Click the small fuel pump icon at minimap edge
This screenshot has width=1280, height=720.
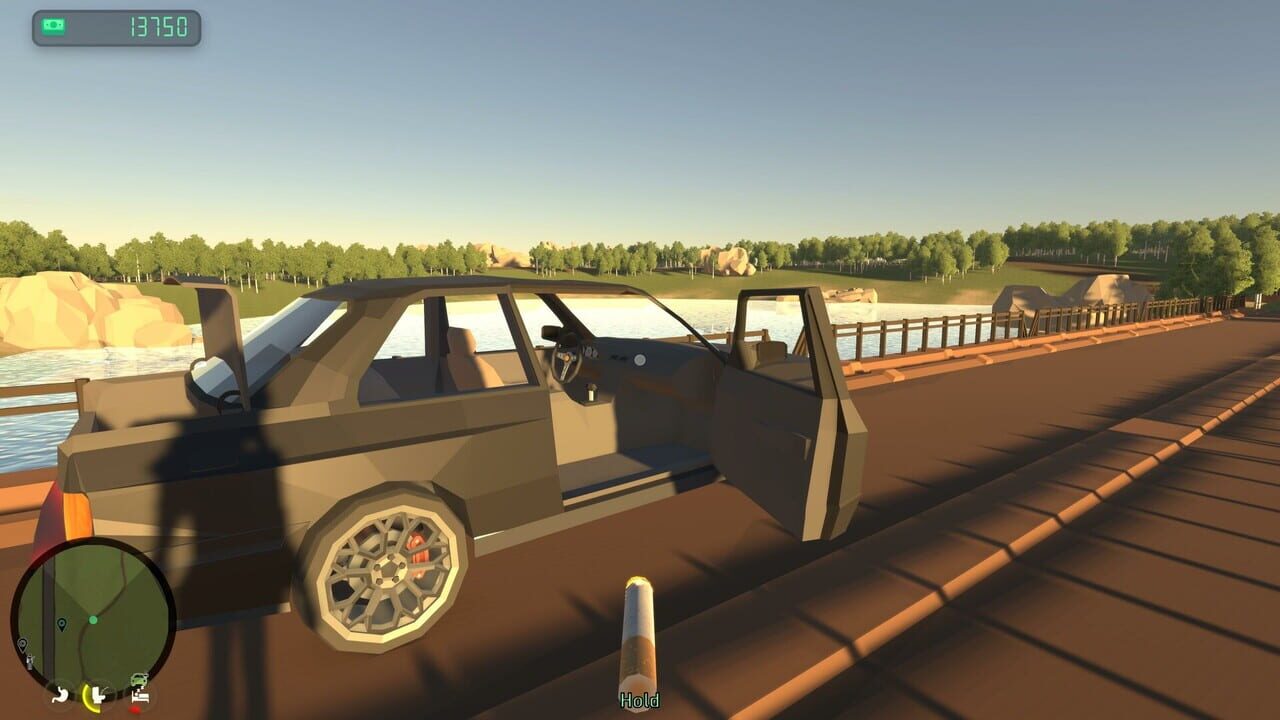(29, 661)
